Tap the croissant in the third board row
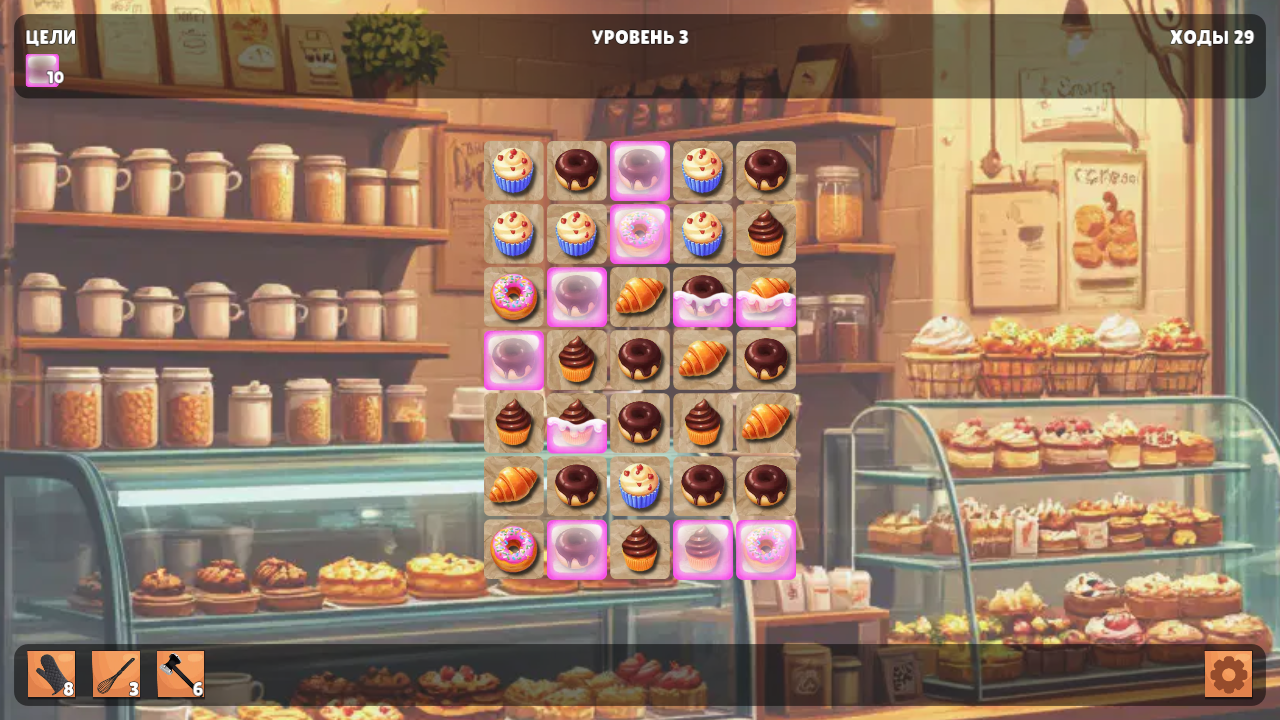 [640, 296]
